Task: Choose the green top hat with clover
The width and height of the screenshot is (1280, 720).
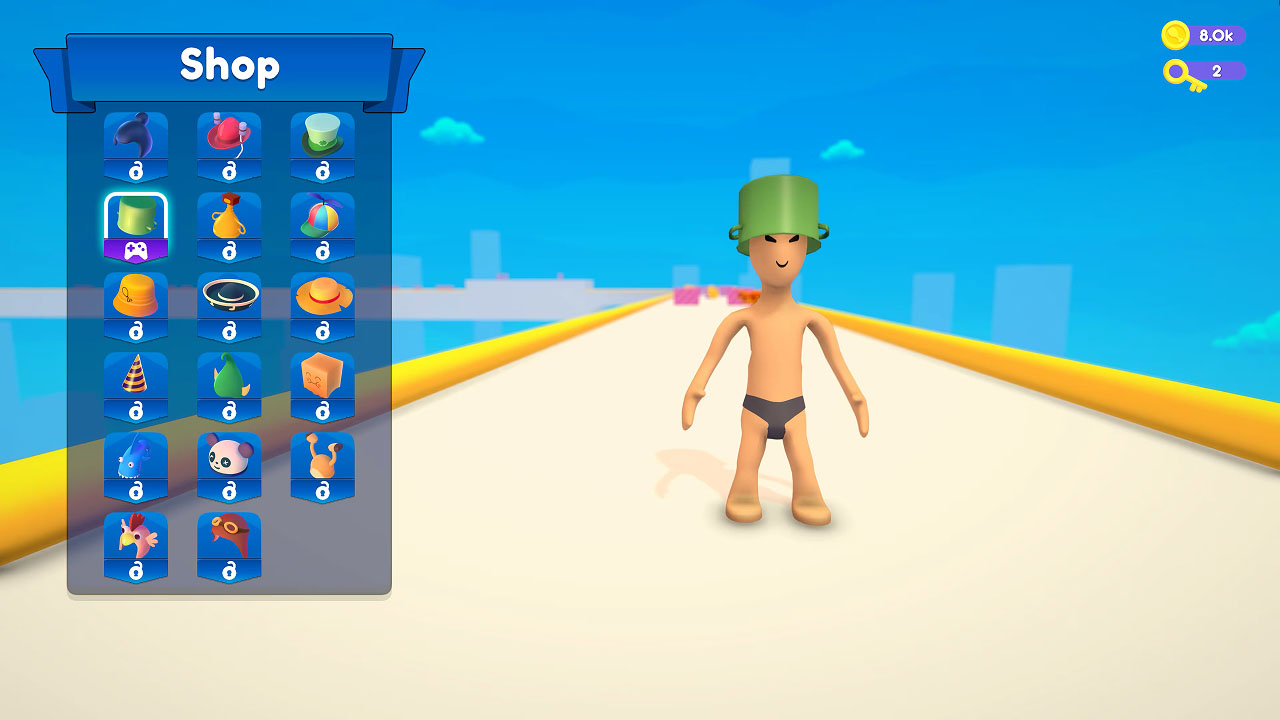Action: pyautogui.click(x=323, y=138)
